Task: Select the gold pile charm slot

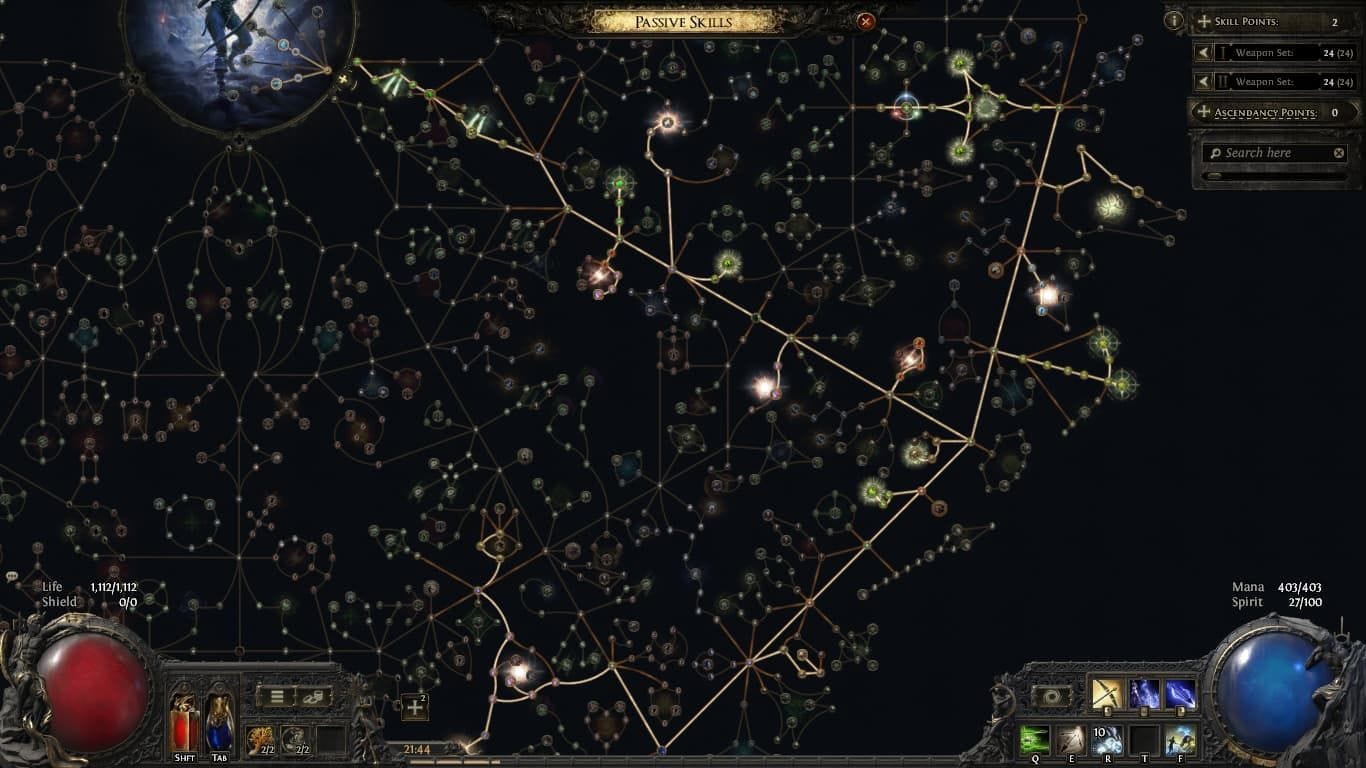Action: pyautogui.click(x=260, y=738)
